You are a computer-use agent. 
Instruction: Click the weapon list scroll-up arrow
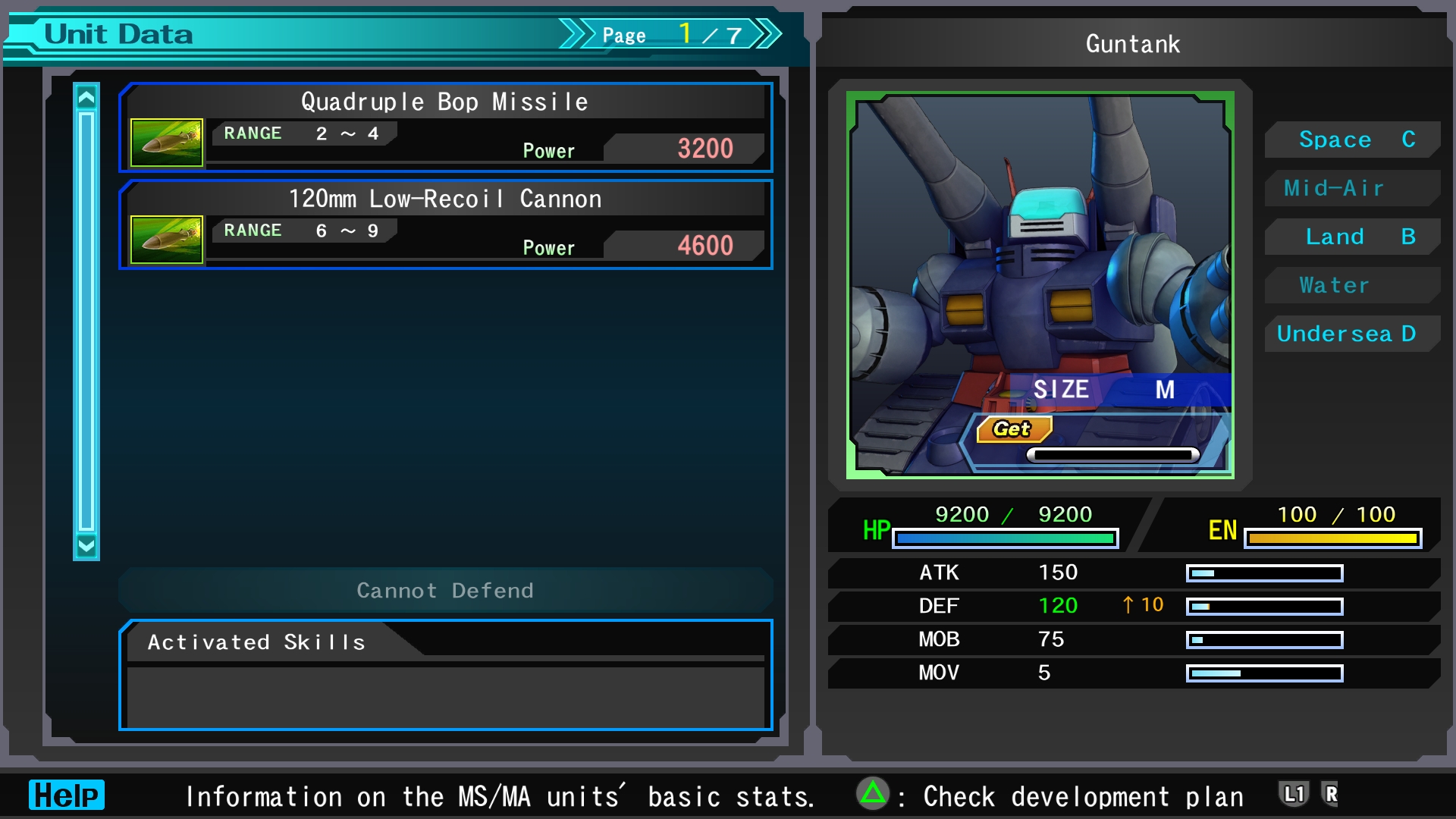[x=86, y=98]
